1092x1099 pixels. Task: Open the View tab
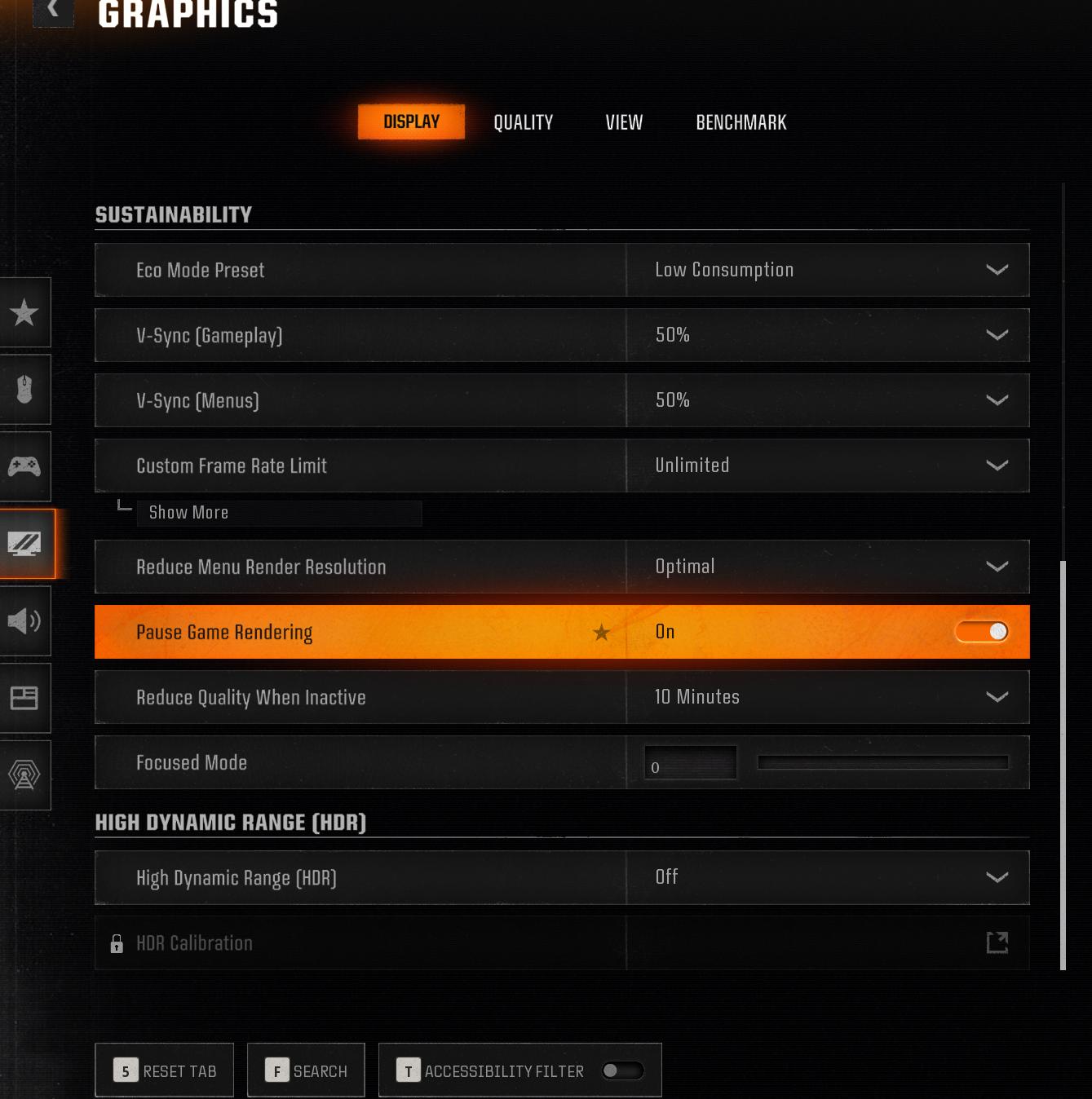coord(624,122)
